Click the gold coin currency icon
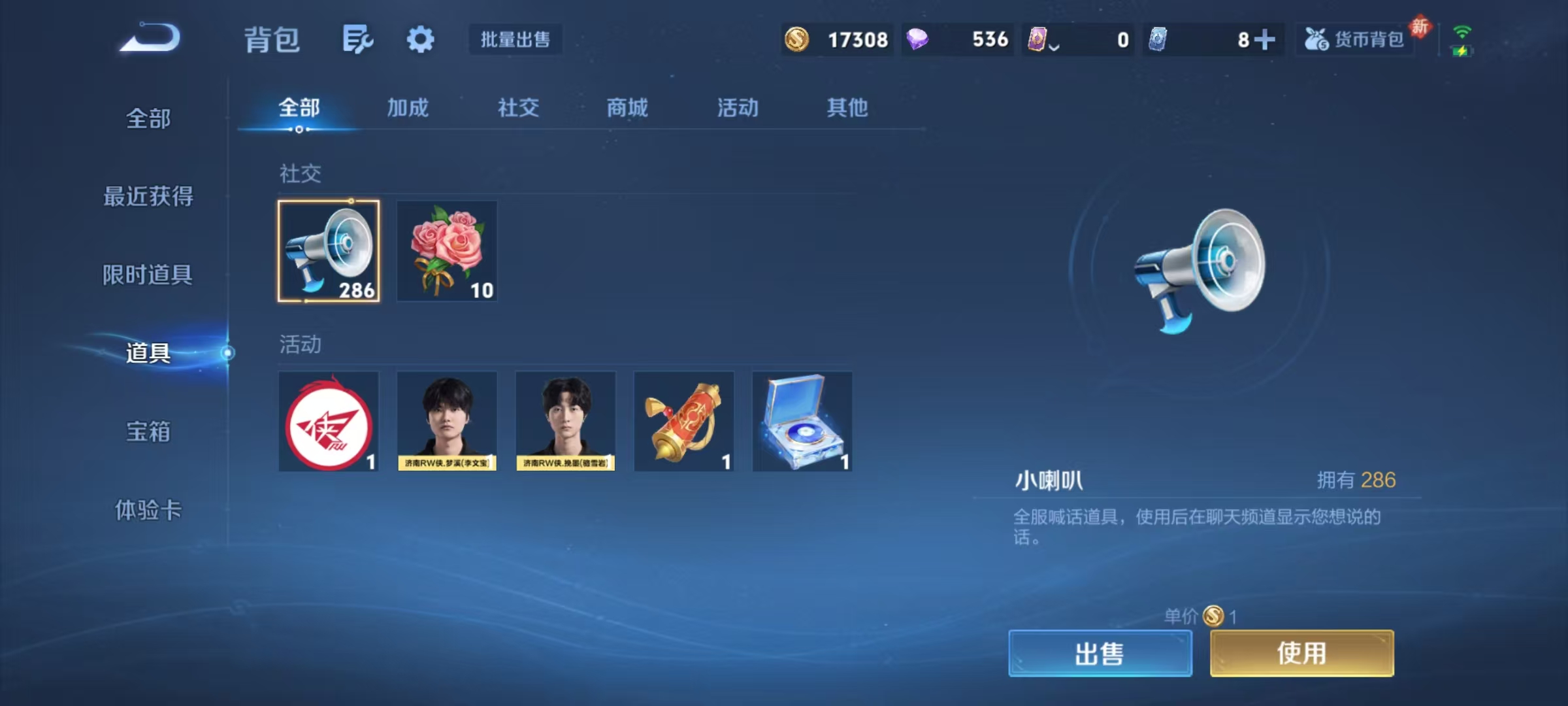Image resolution: width=1568 pixels, height=706 pixels. click(798, 40)
